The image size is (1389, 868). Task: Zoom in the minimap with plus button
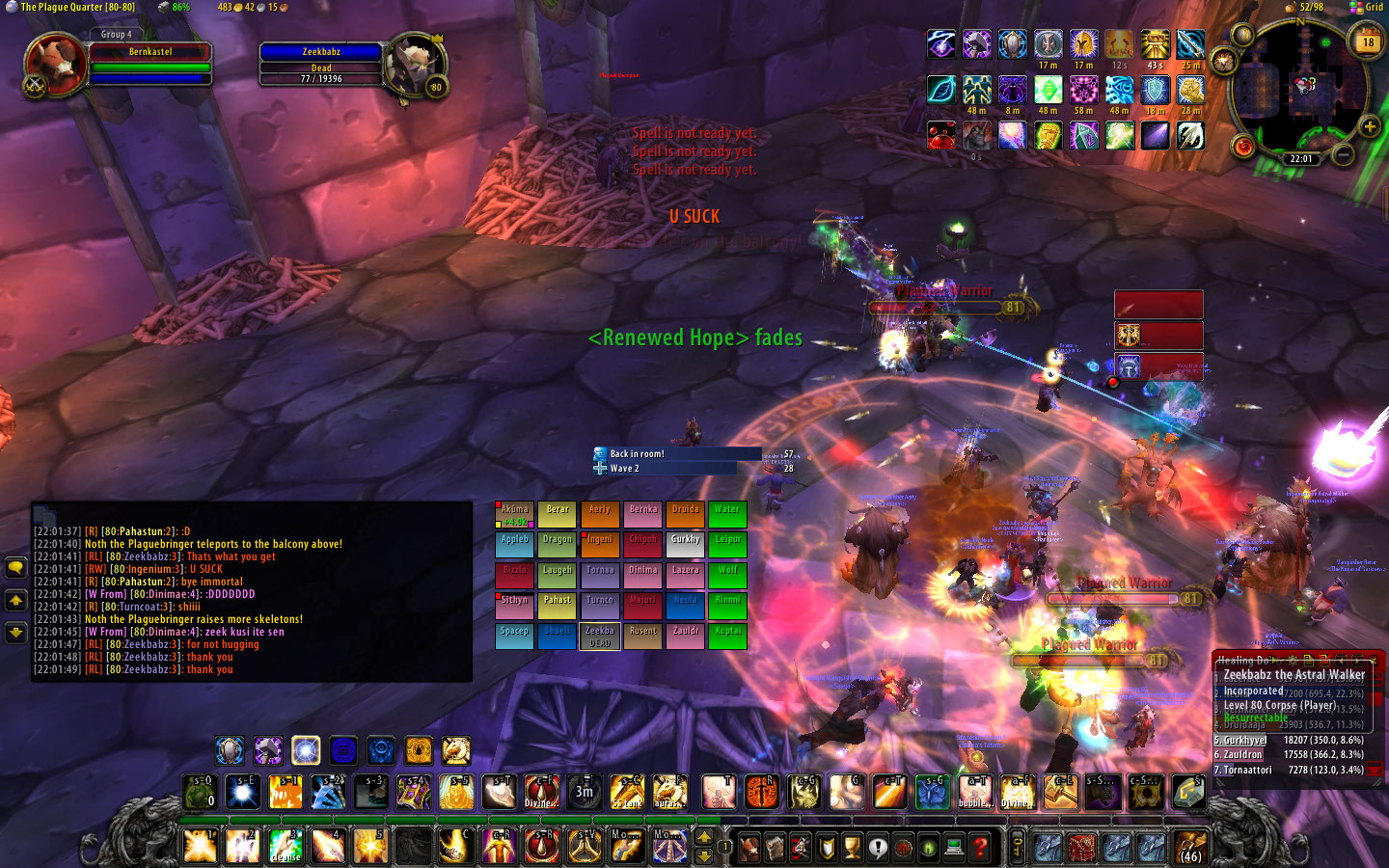click(x=1369, y=126)
